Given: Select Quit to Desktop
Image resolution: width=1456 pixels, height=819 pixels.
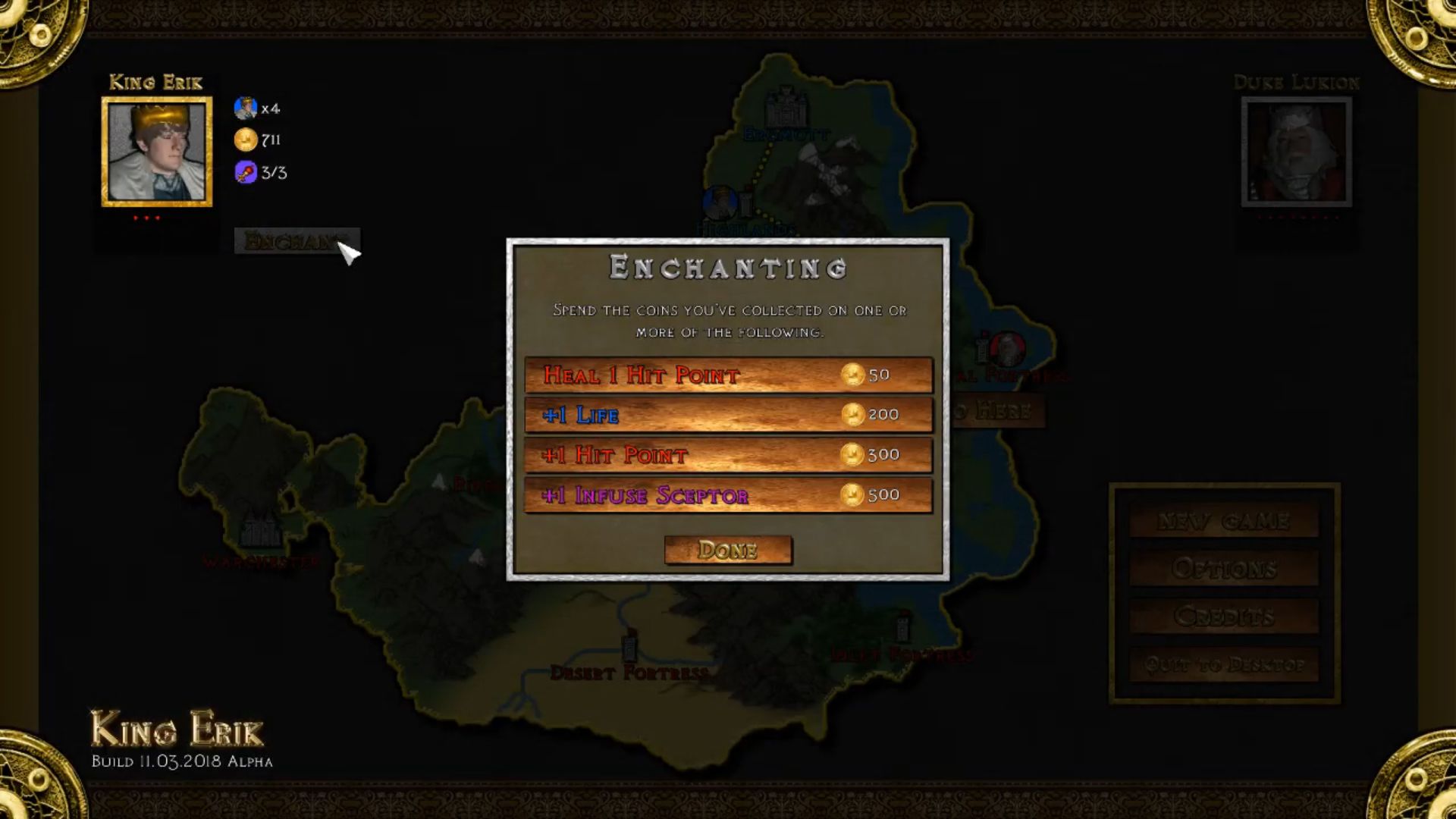Looking at the screenshot, I should (1223, 665).
